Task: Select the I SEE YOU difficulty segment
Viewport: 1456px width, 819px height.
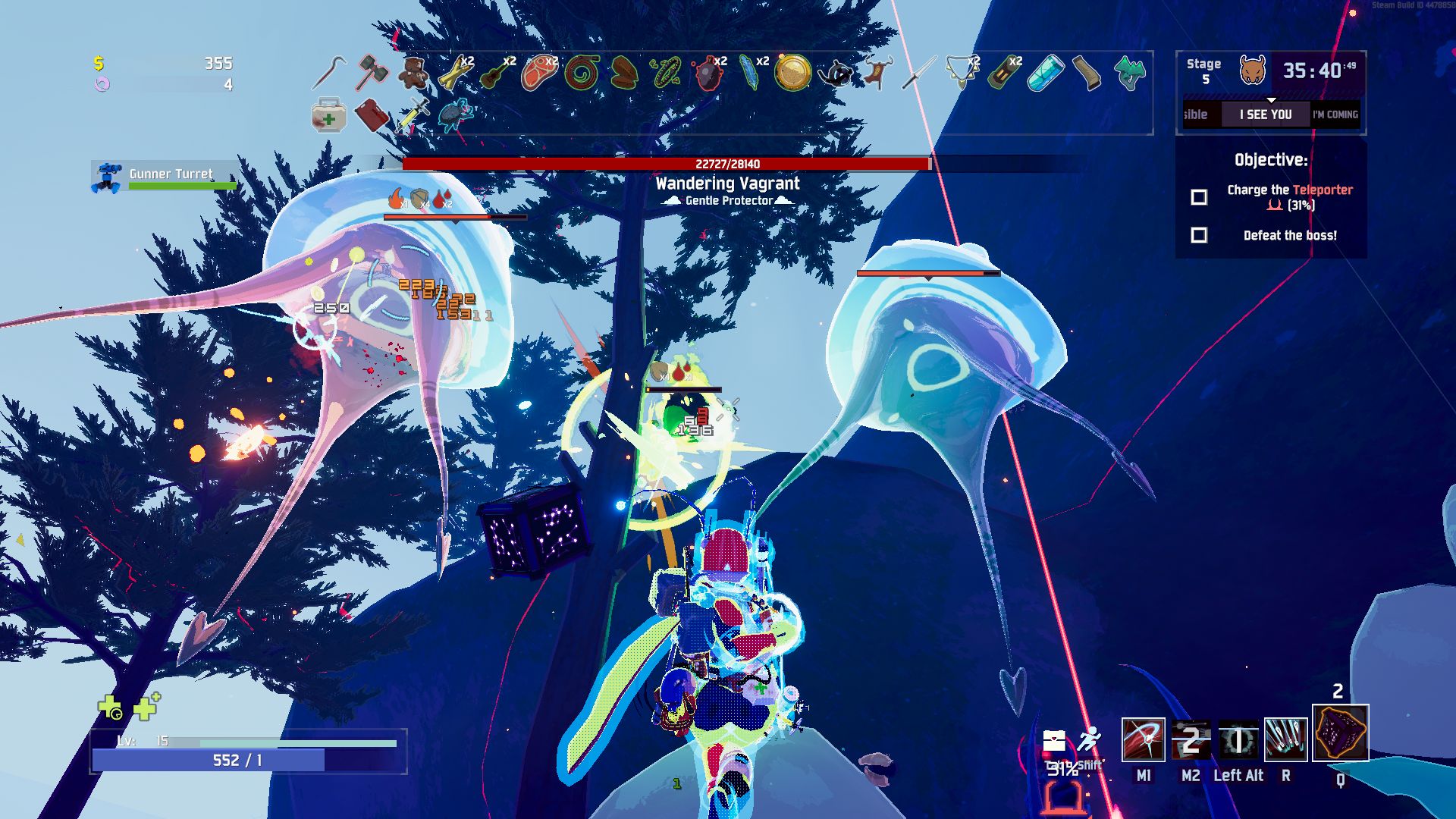Action: point(1267,115)
